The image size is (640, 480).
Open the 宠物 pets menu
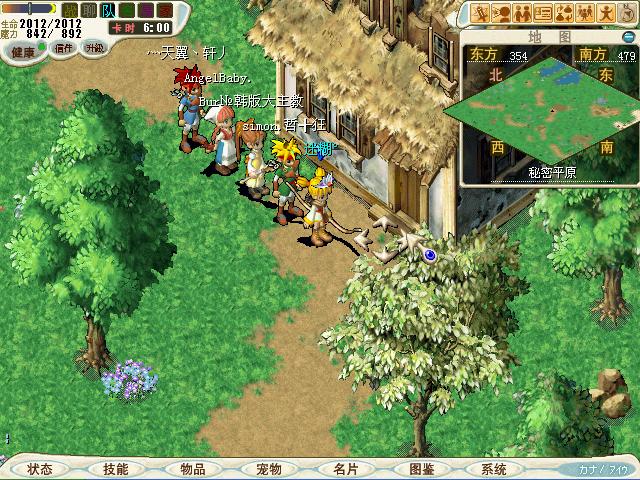[268, 468]
